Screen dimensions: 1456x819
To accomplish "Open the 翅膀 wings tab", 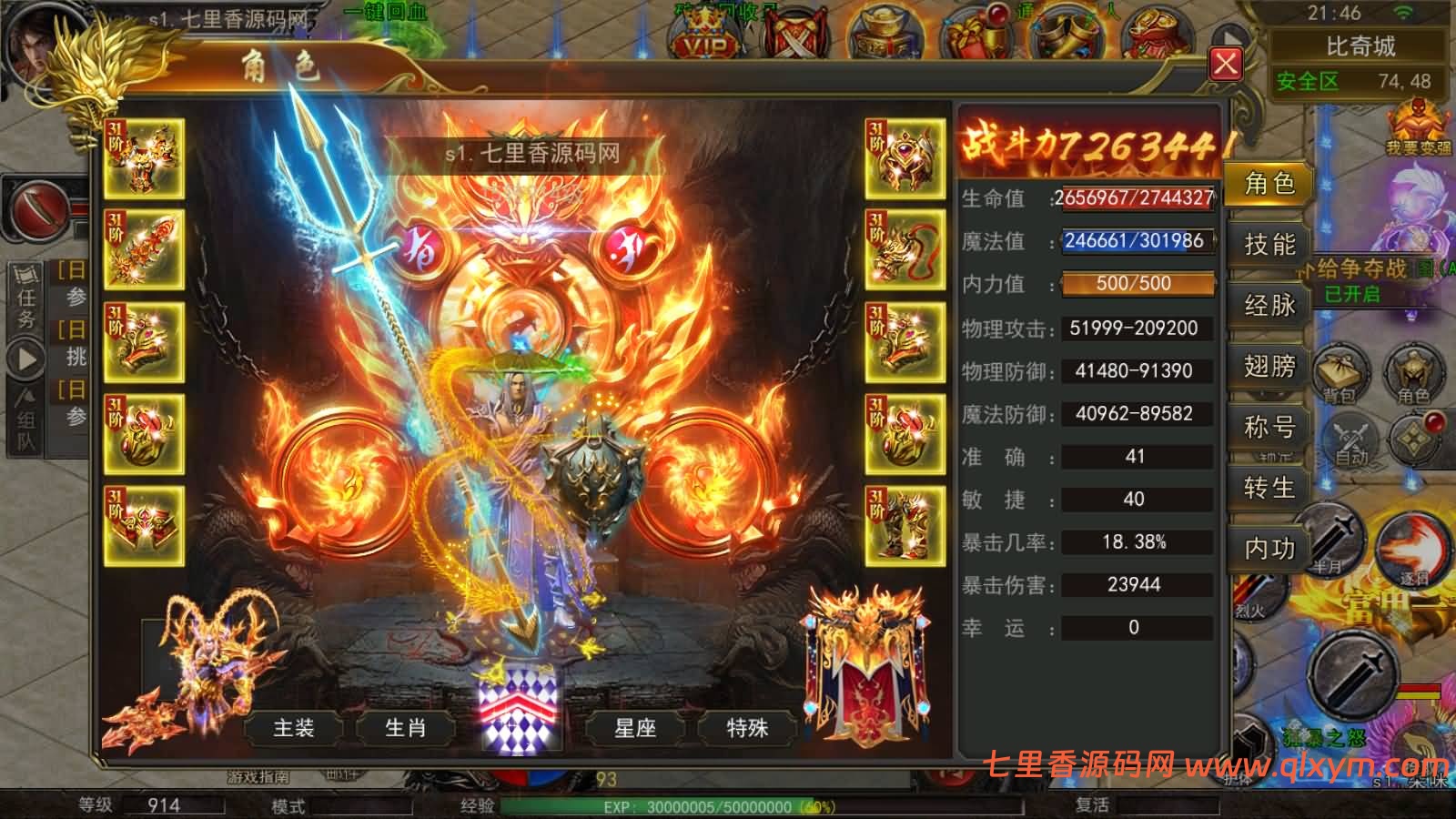I will tap(1269, 368).
